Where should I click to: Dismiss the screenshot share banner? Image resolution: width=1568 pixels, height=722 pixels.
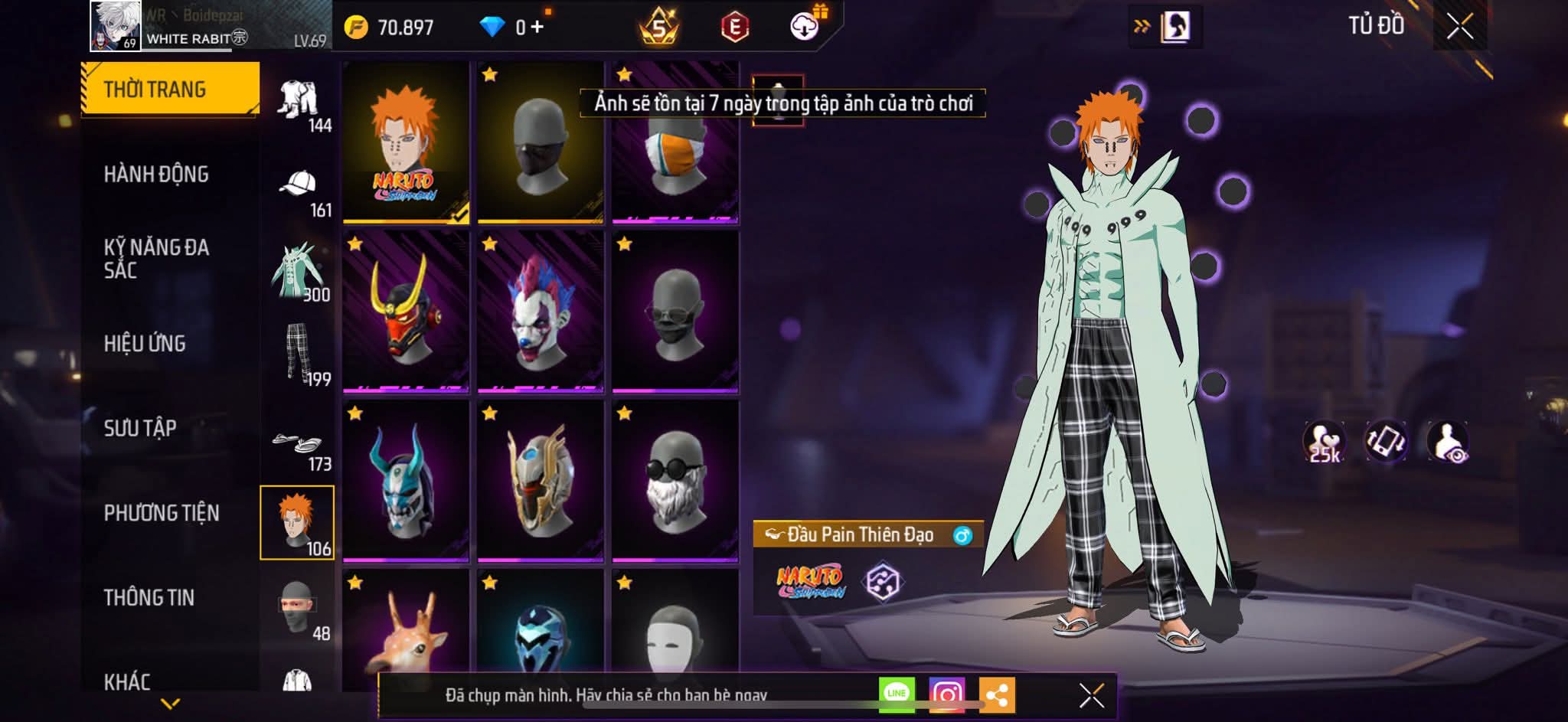click(1091, 695)
